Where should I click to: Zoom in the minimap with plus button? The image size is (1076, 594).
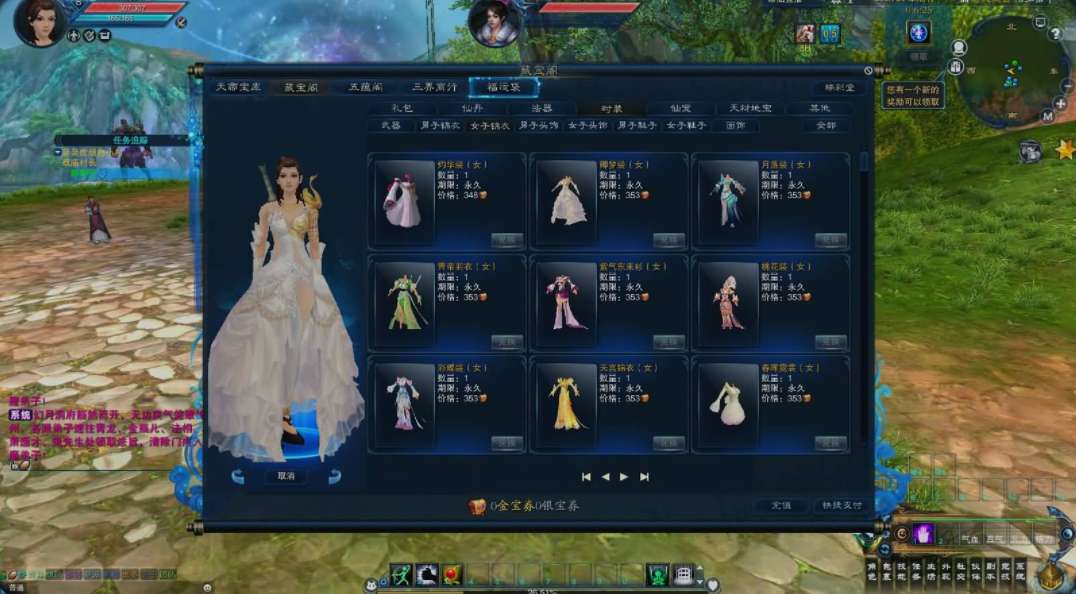[1060, 103]
